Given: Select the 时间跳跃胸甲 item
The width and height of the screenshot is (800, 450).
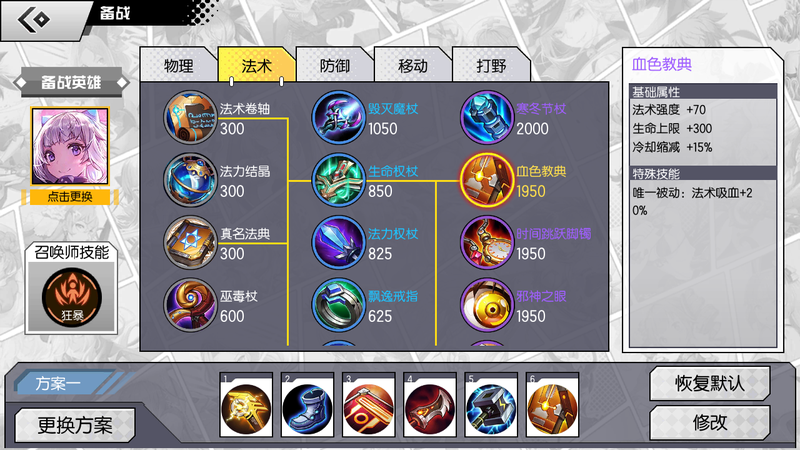Looking at the screenshot, I should [x=487, y=243].
